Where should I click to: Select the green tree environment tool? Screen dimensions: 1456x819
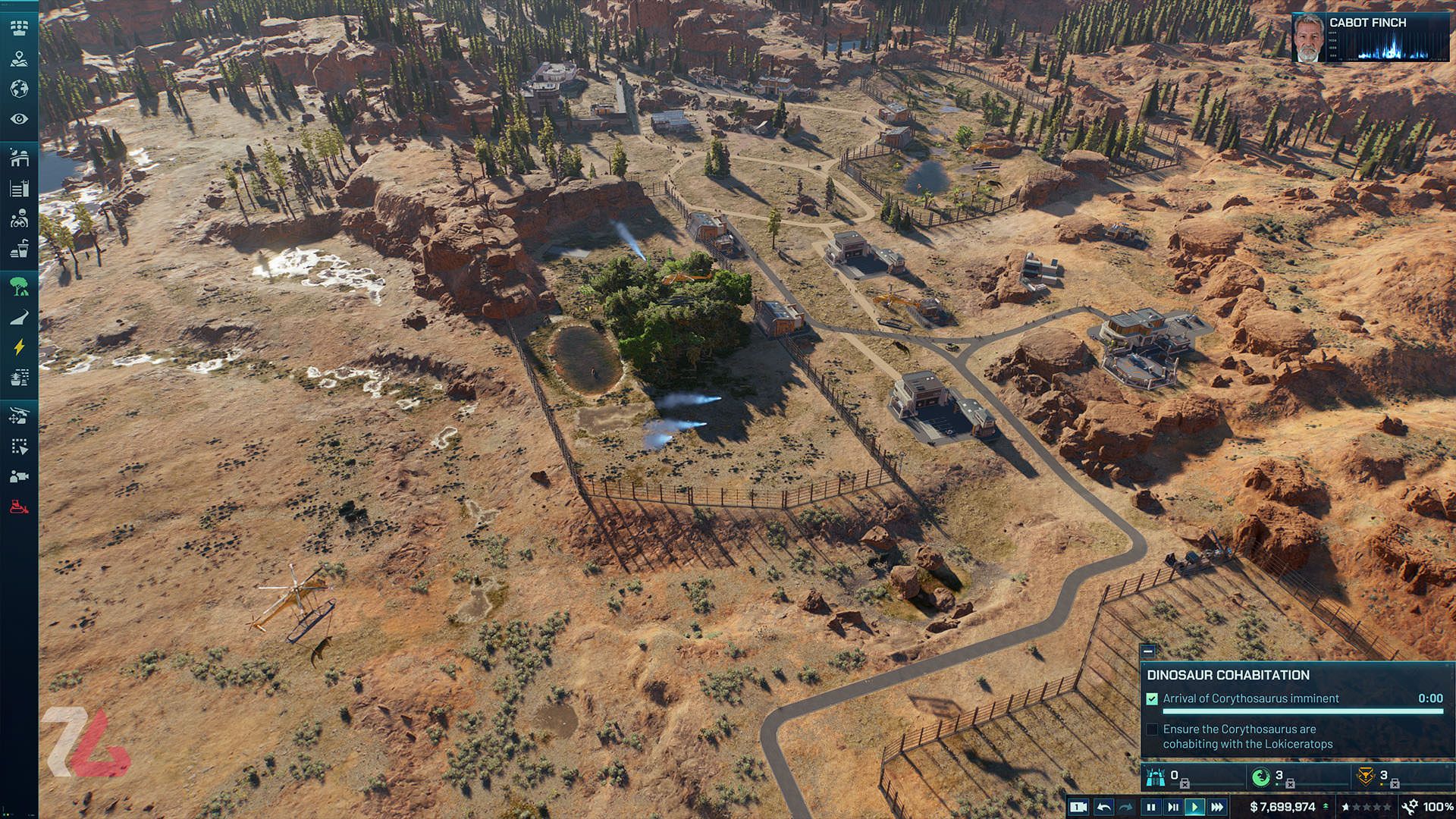pyautogui.click(x=19, y=287)
